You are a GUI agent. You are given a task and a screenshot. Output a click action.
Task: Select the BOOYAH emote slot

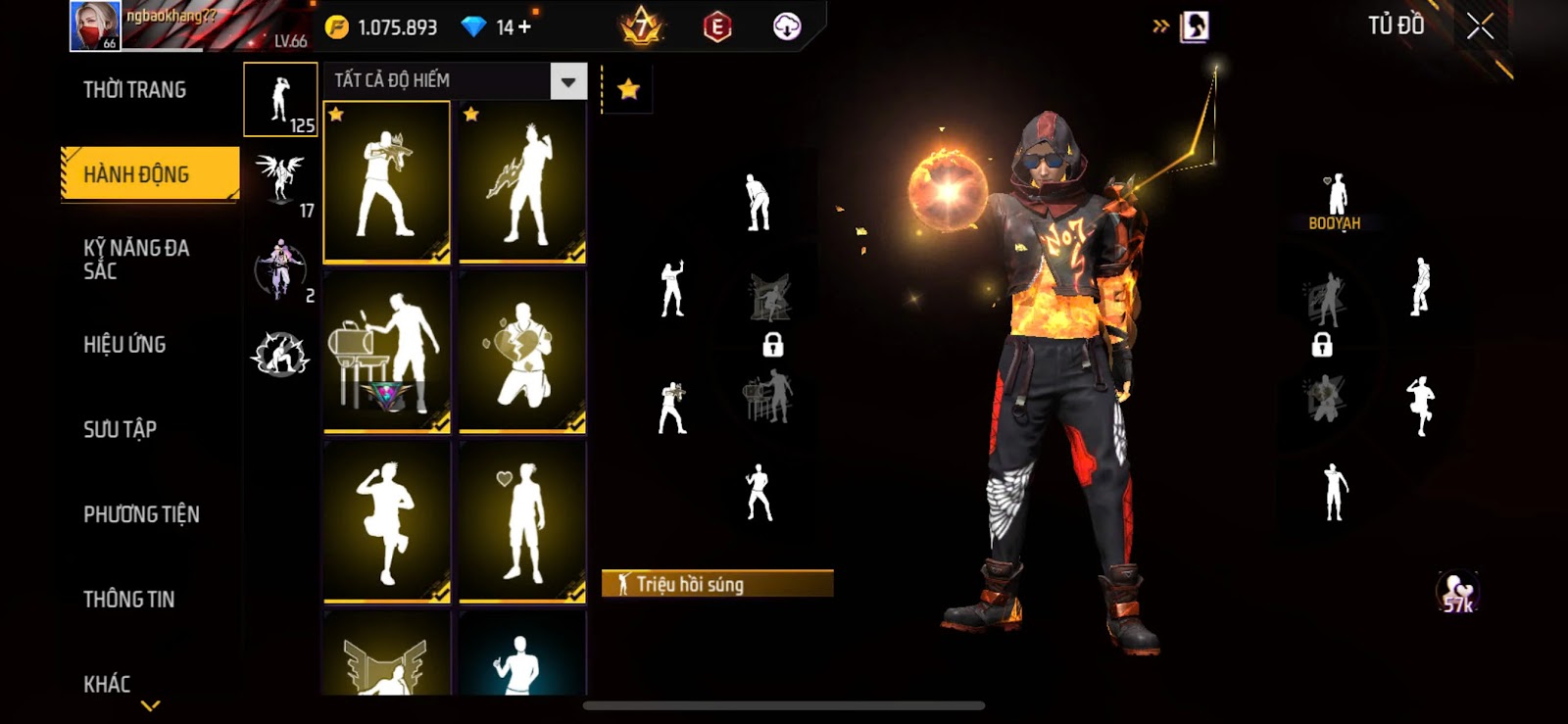(1335, 201)
